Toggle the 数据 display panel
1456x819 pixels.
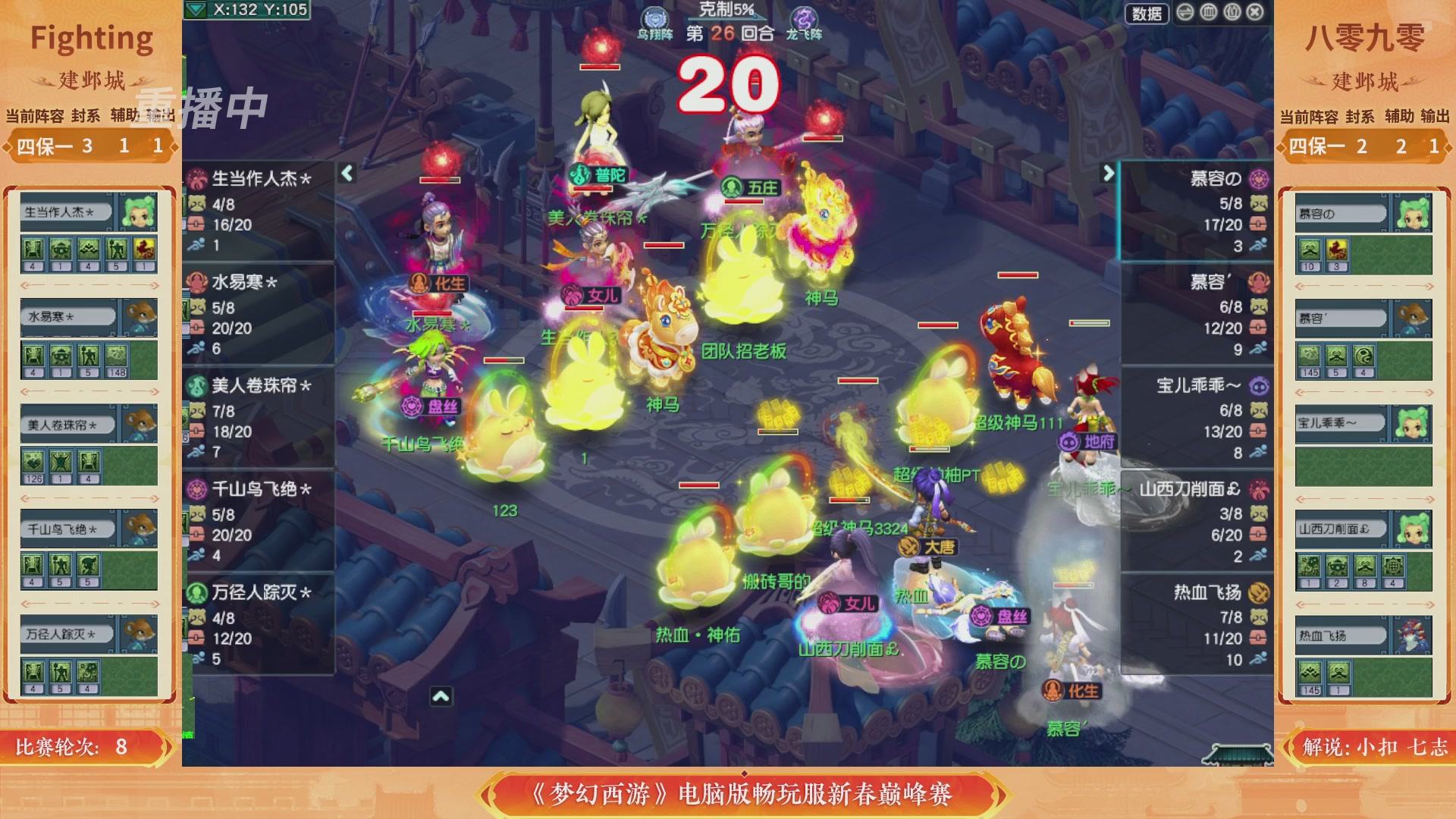[1147, 13]
